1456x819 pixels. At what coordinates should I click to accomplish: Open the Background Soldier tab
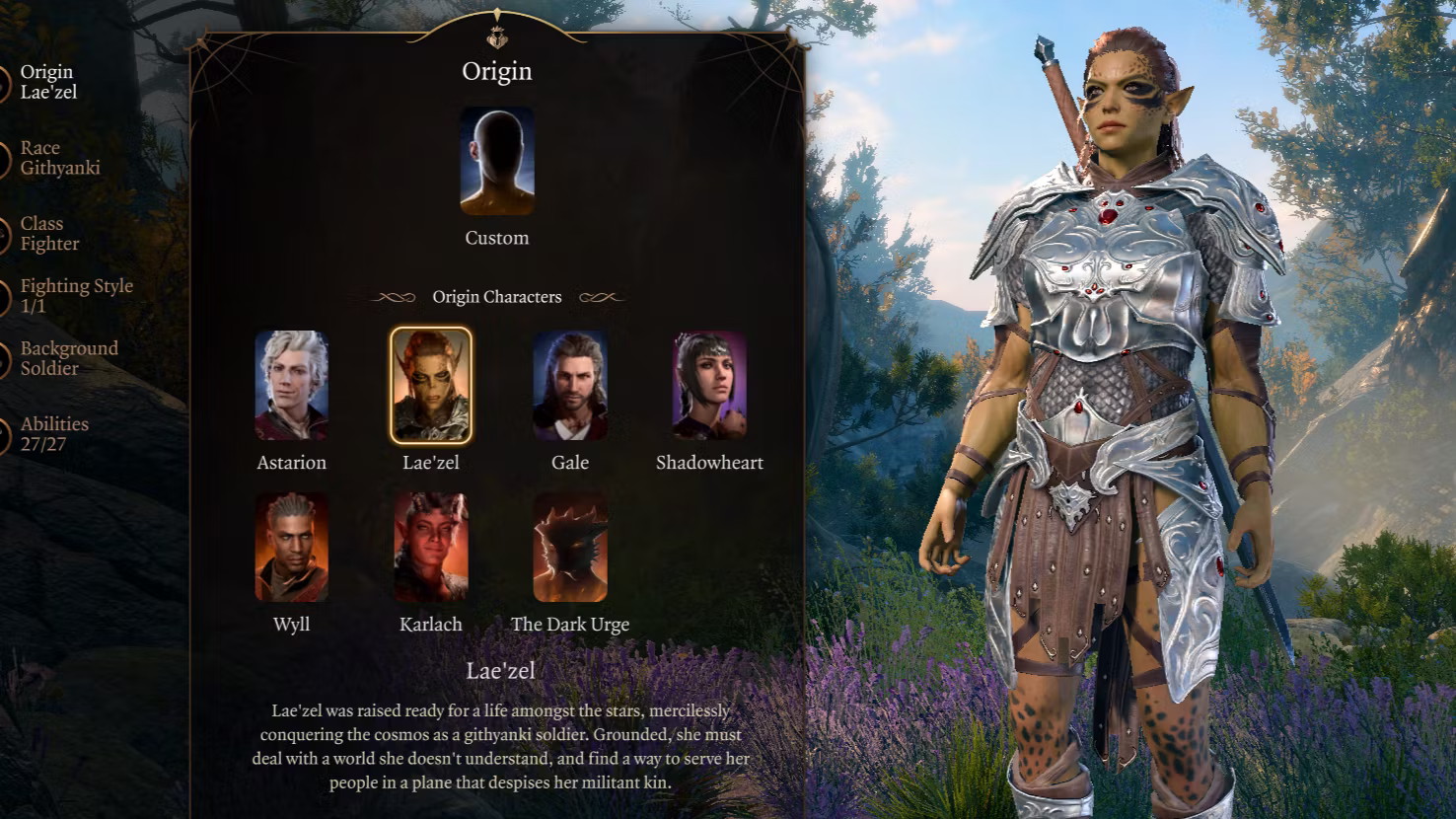point(68,358)
